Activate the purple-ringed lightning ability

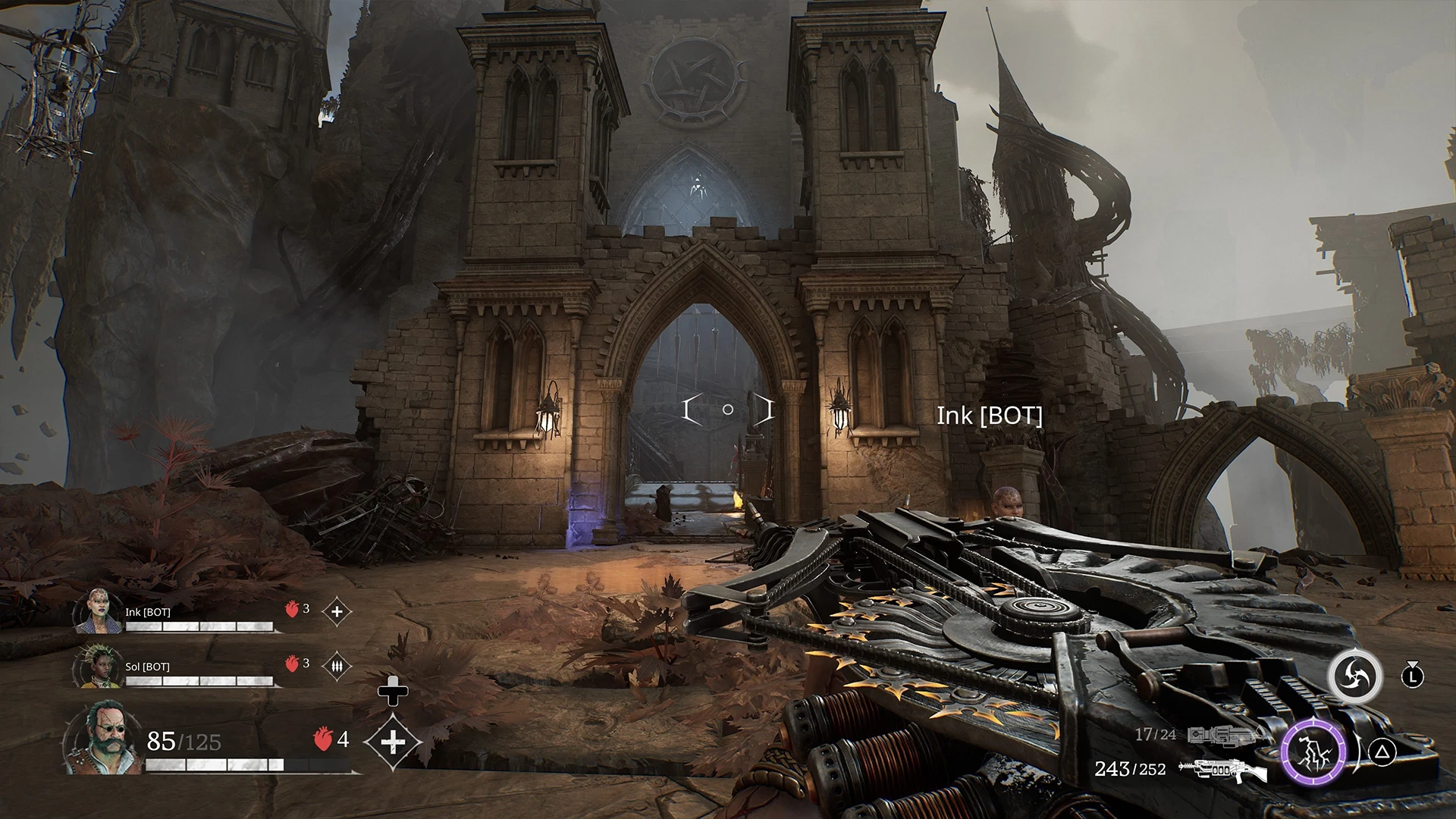coord(1313,753)
